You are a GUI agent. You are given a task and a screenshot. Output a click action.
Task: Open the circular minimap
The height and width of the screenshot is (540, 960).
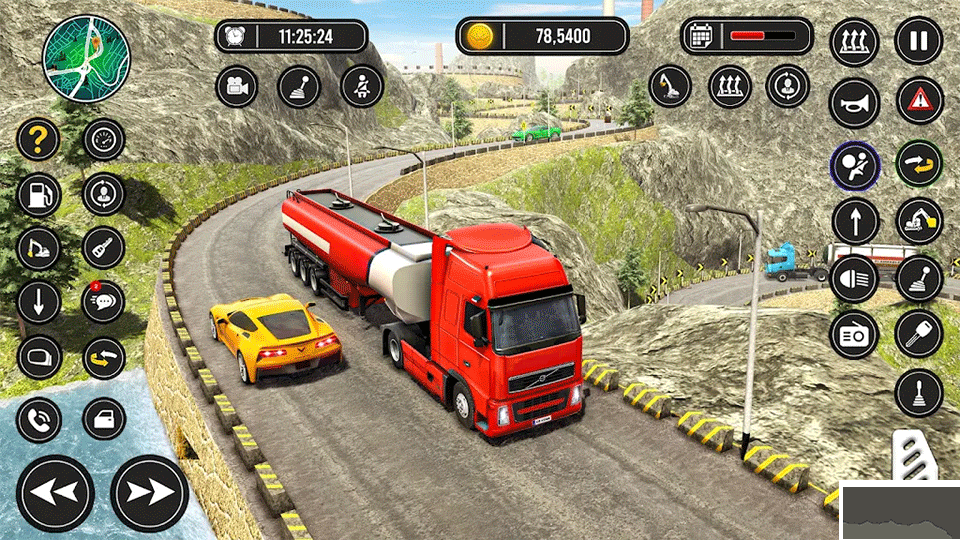(86, 58)
